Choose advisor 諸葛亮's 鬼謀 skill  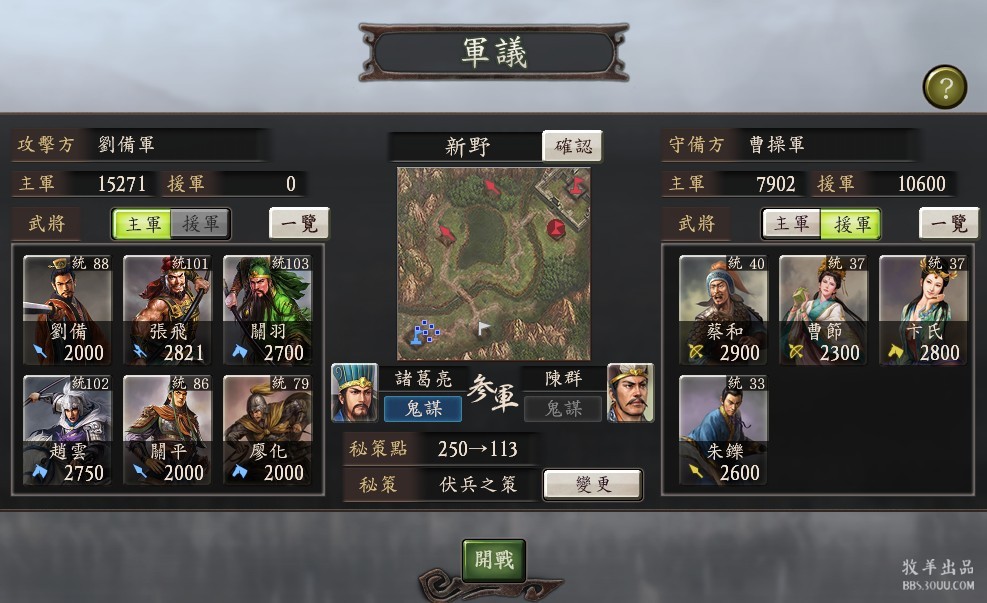(x=422, y=408)
